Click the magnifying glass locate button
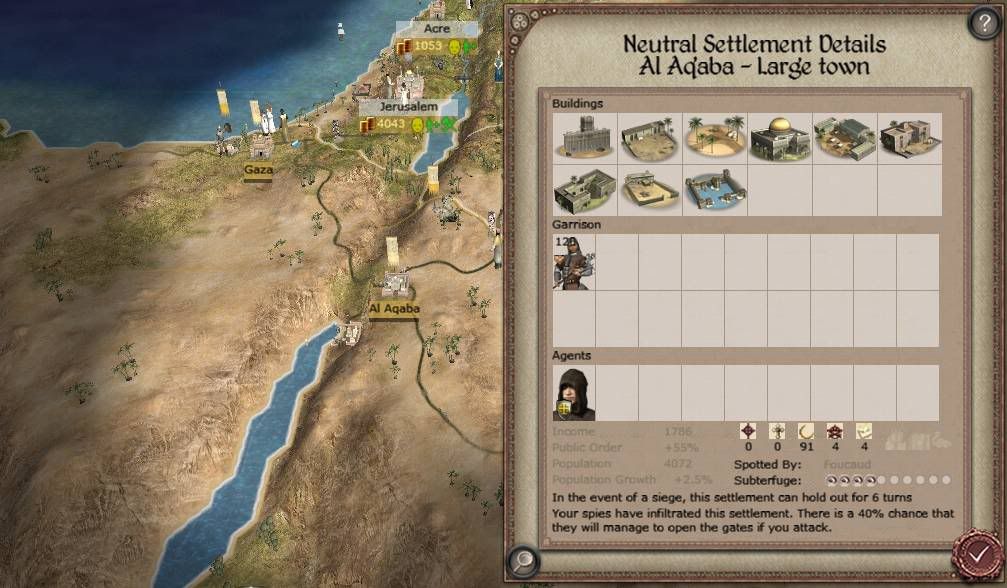Viewport: 1007px width, 588px height. [x=521, y=560]
